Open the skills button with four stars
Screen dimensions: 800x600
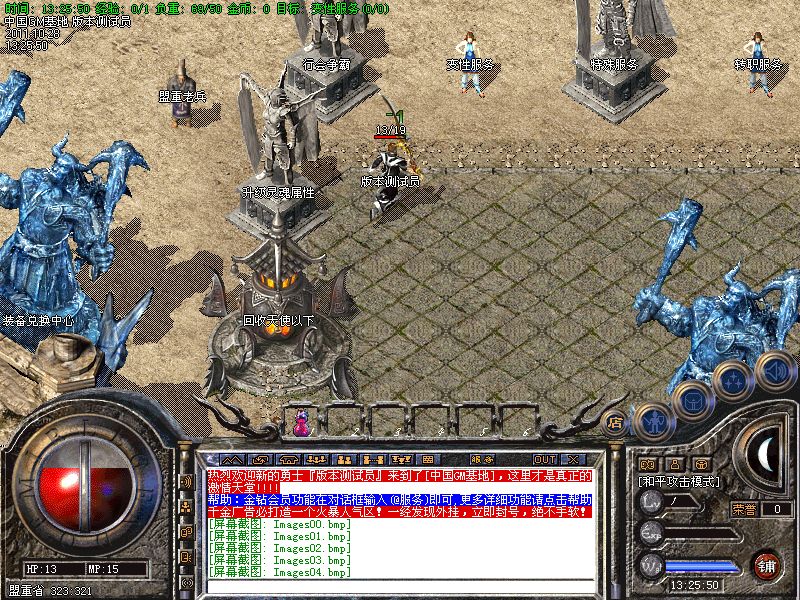(733, 381)
